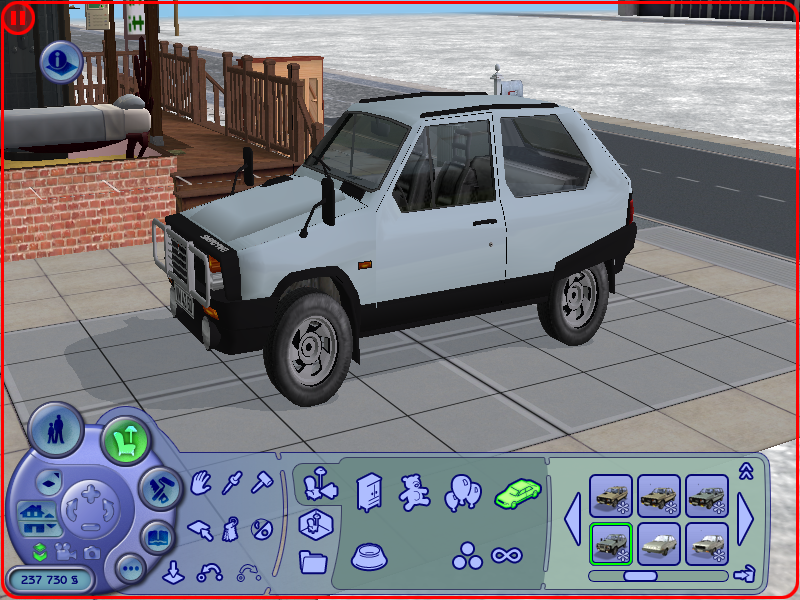Image resolution: width=800 pixels, height=600 pixels.
Task: Open the wardrobe furniture category
Action: [368, 491]
